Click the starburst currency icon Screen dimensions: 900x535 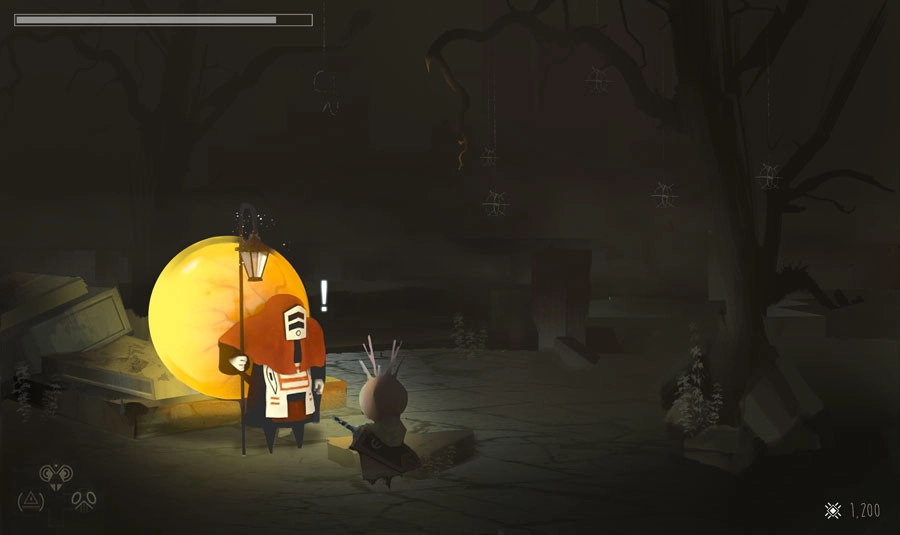point(832,511)
